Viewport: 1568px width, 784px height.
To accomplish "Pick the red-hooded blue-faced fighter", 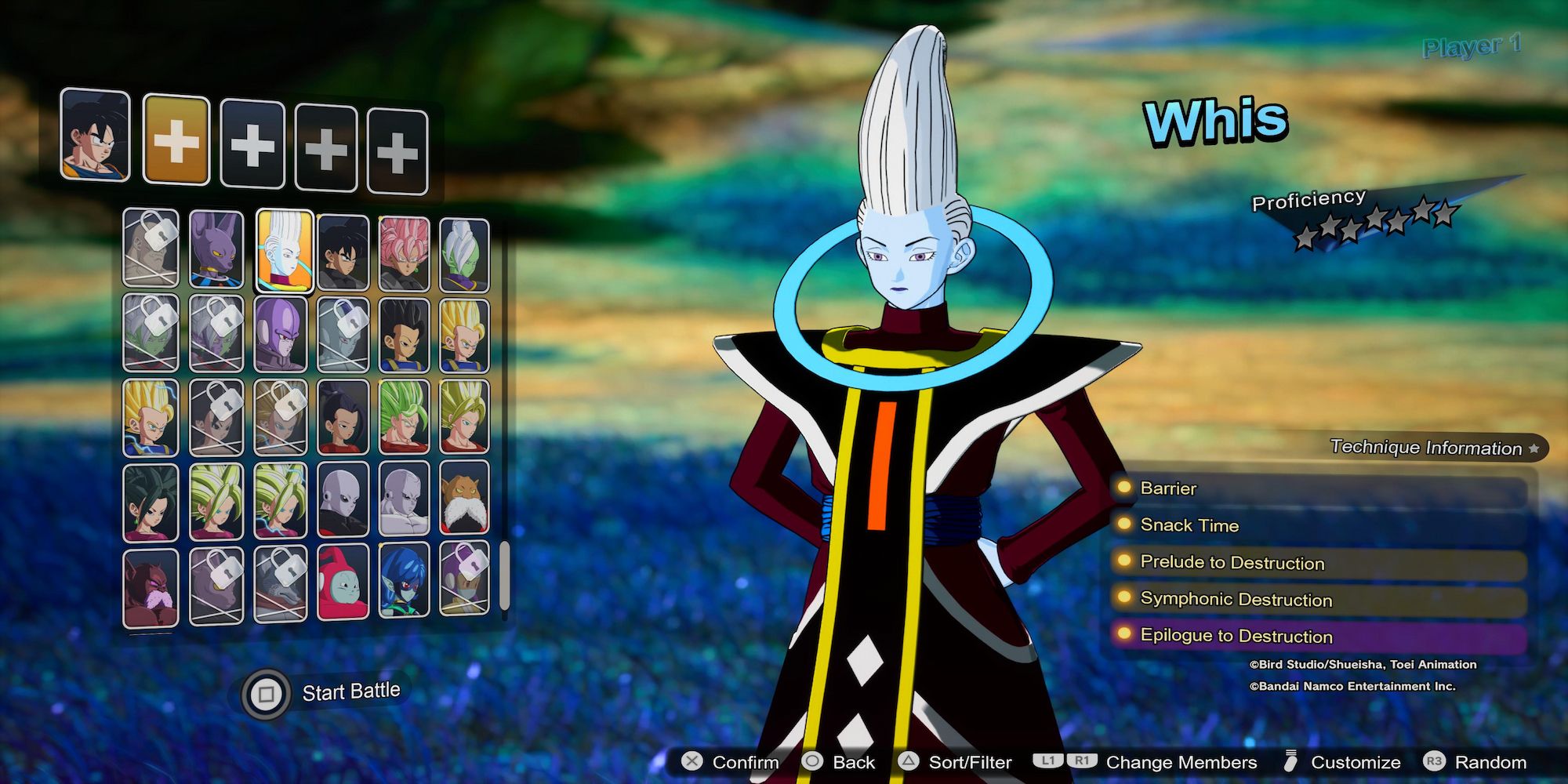I will coord(343,582).
